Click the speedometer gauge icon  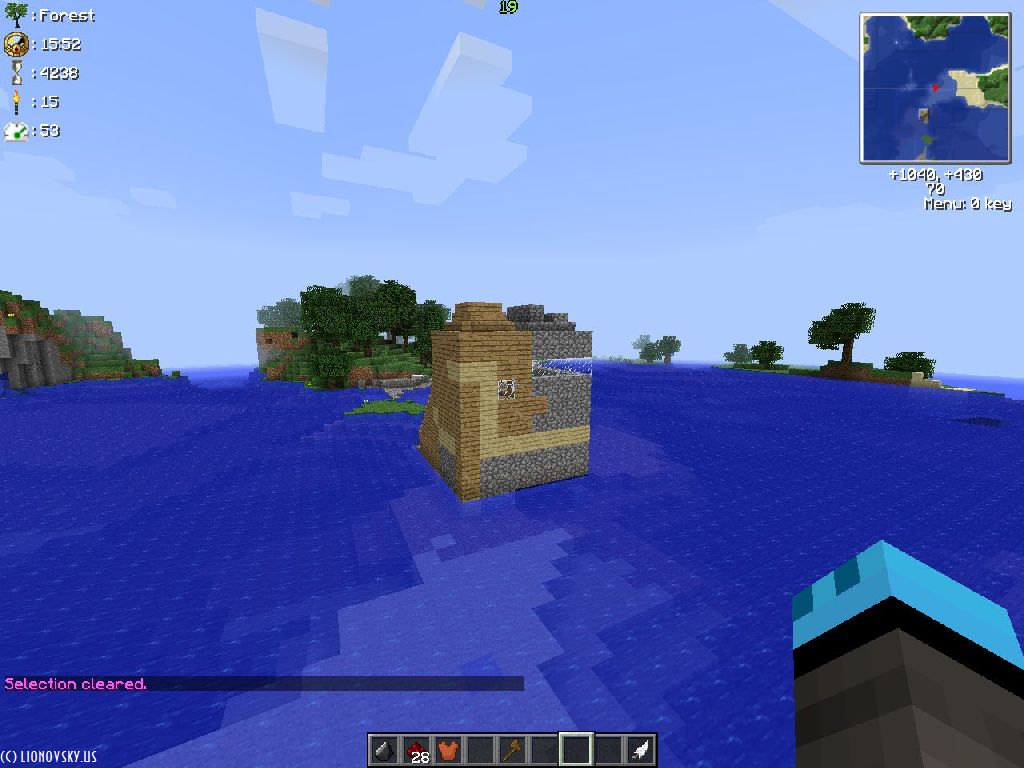[x=16, y=130]
